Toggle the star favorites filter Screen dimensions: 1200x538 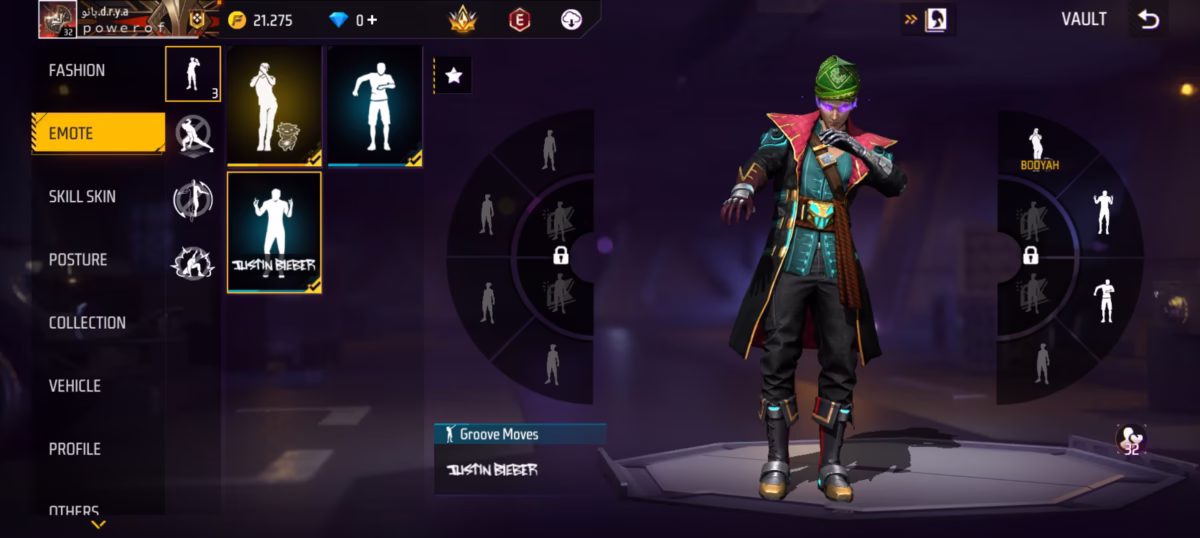(x=453, y=76)
